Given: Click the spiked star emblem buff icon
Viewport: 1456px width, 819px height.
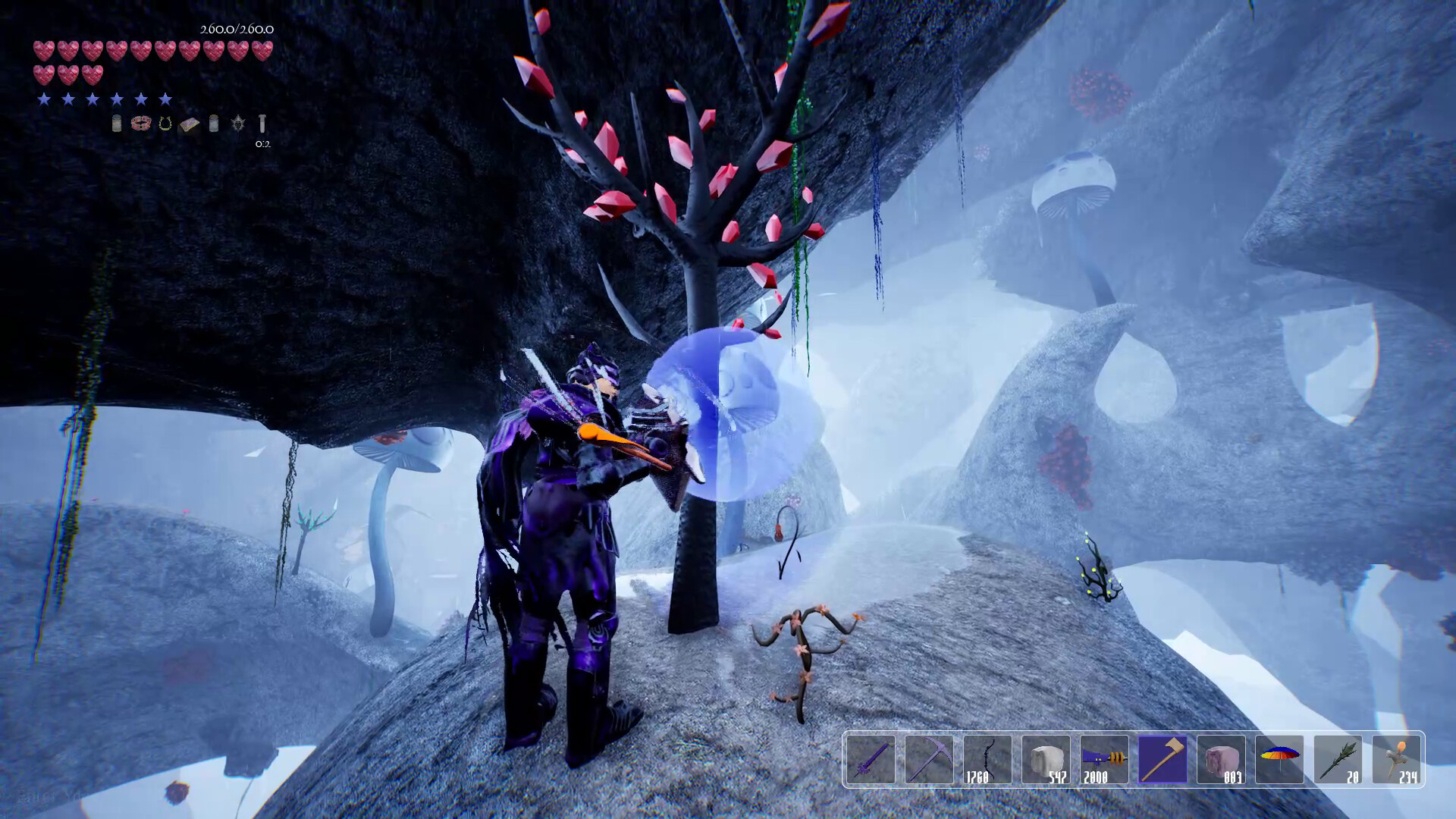Looking at the screenshot, I should 238,124.
